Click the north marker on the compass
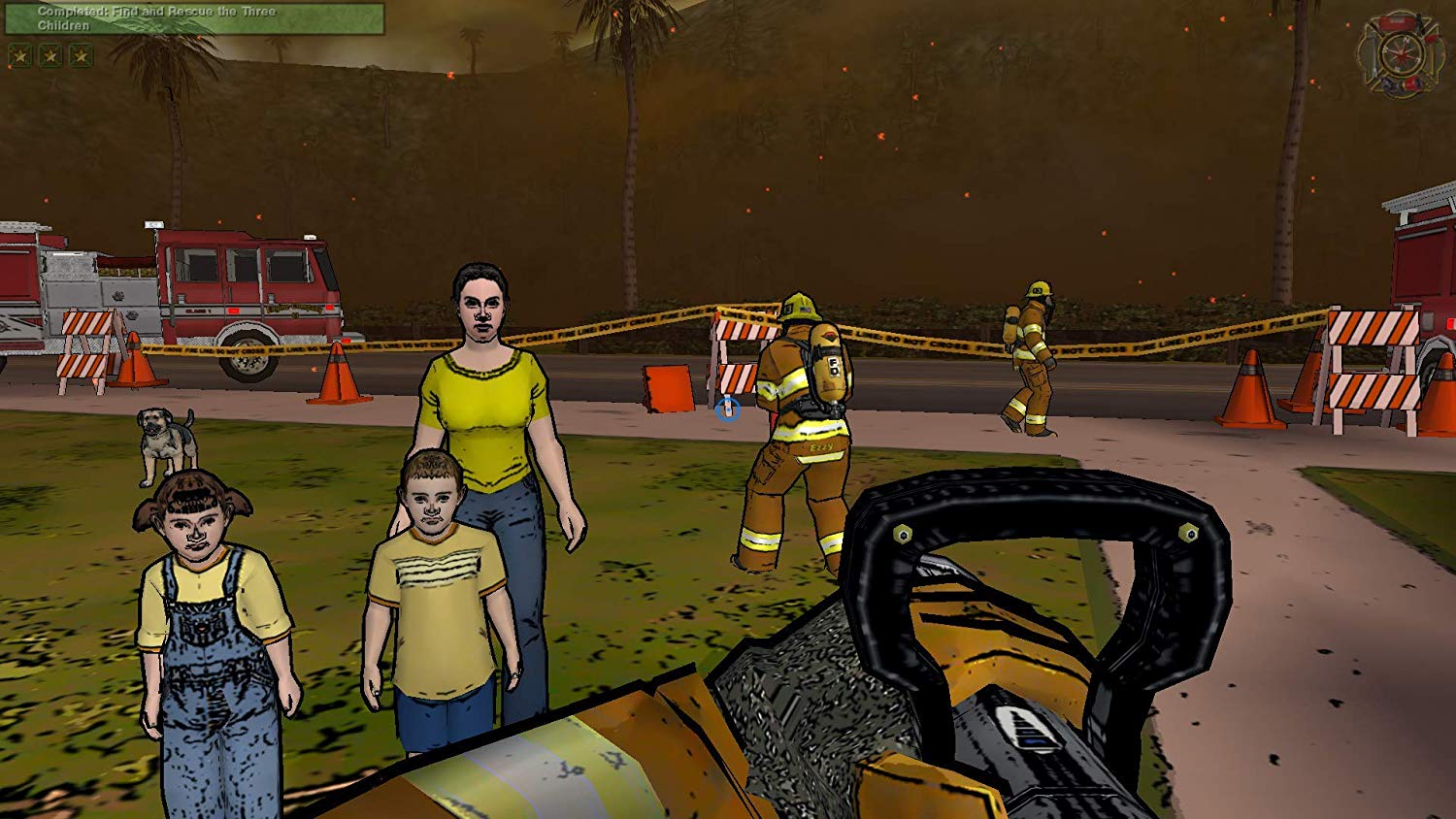This screenshot has width=1456, height=819. click(x=1406, y=41)
